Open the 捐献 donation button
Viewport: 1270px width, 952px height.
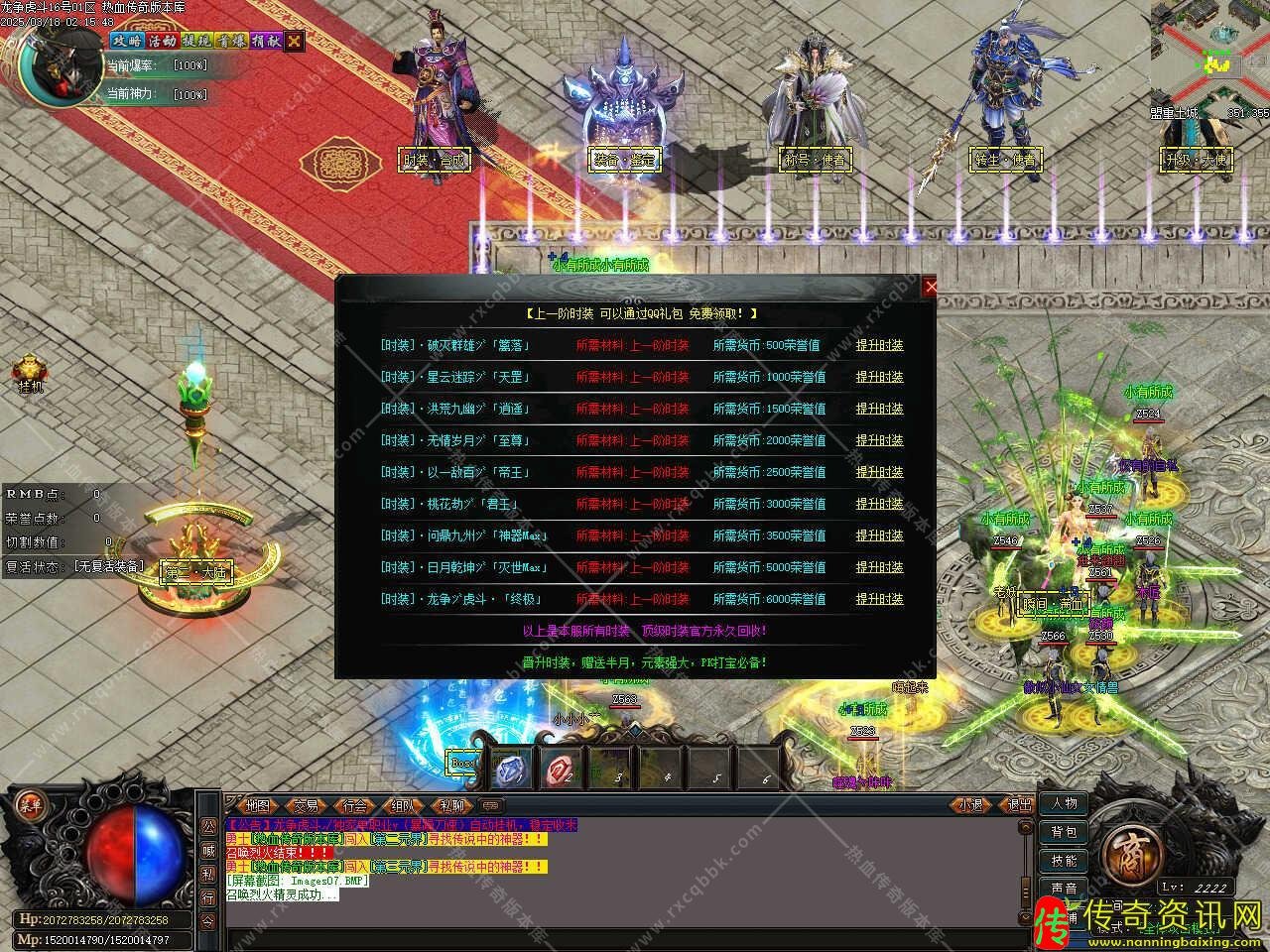[x=265, y=41]
